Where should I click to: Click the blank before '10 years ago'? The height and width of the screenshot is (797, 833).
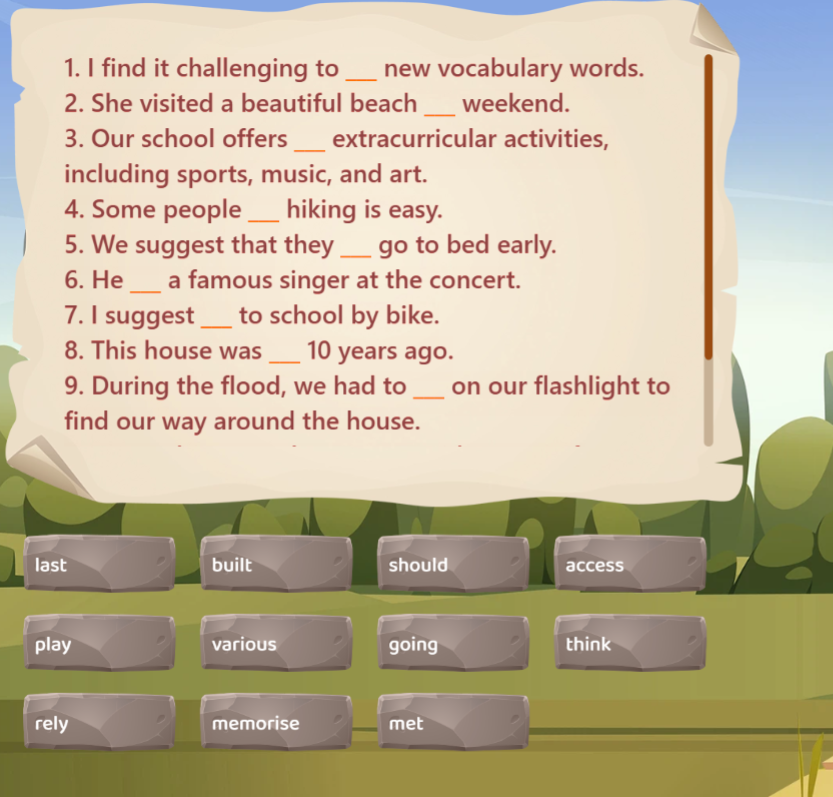click(x=284, y=354)
